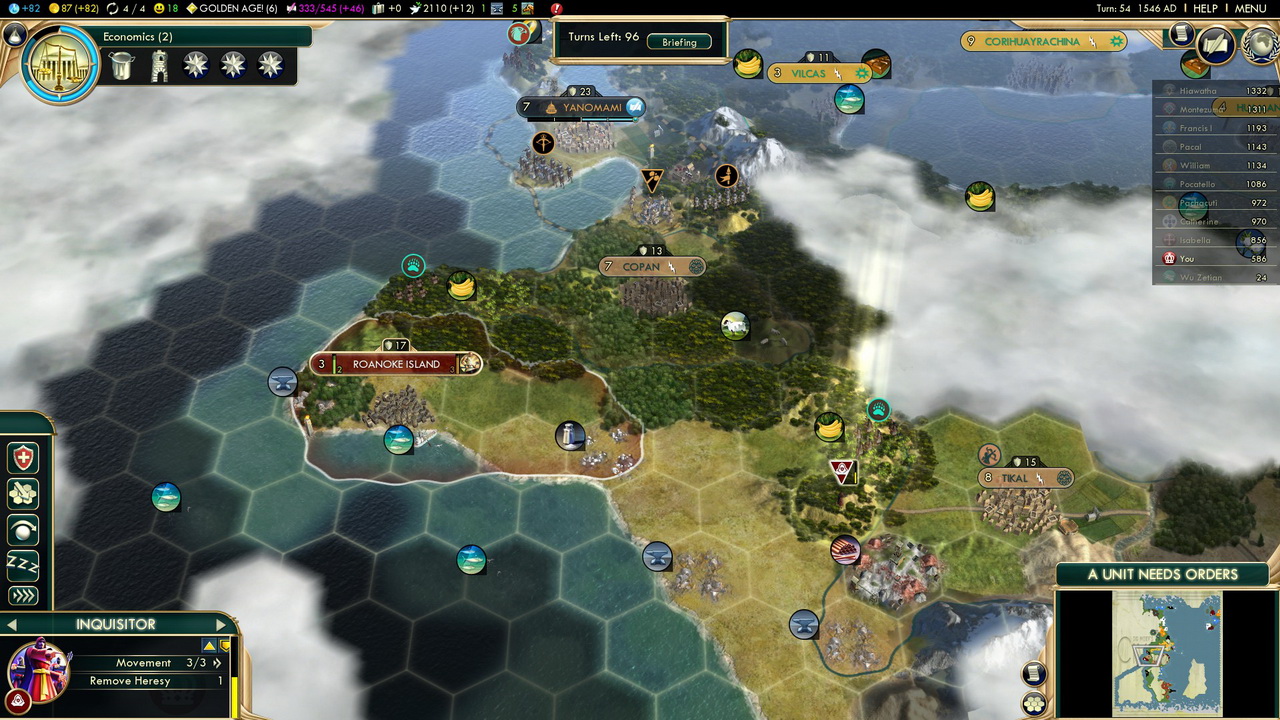1280x720 pixels.
Task: Click the Briefing button
Action: (679, 42)
